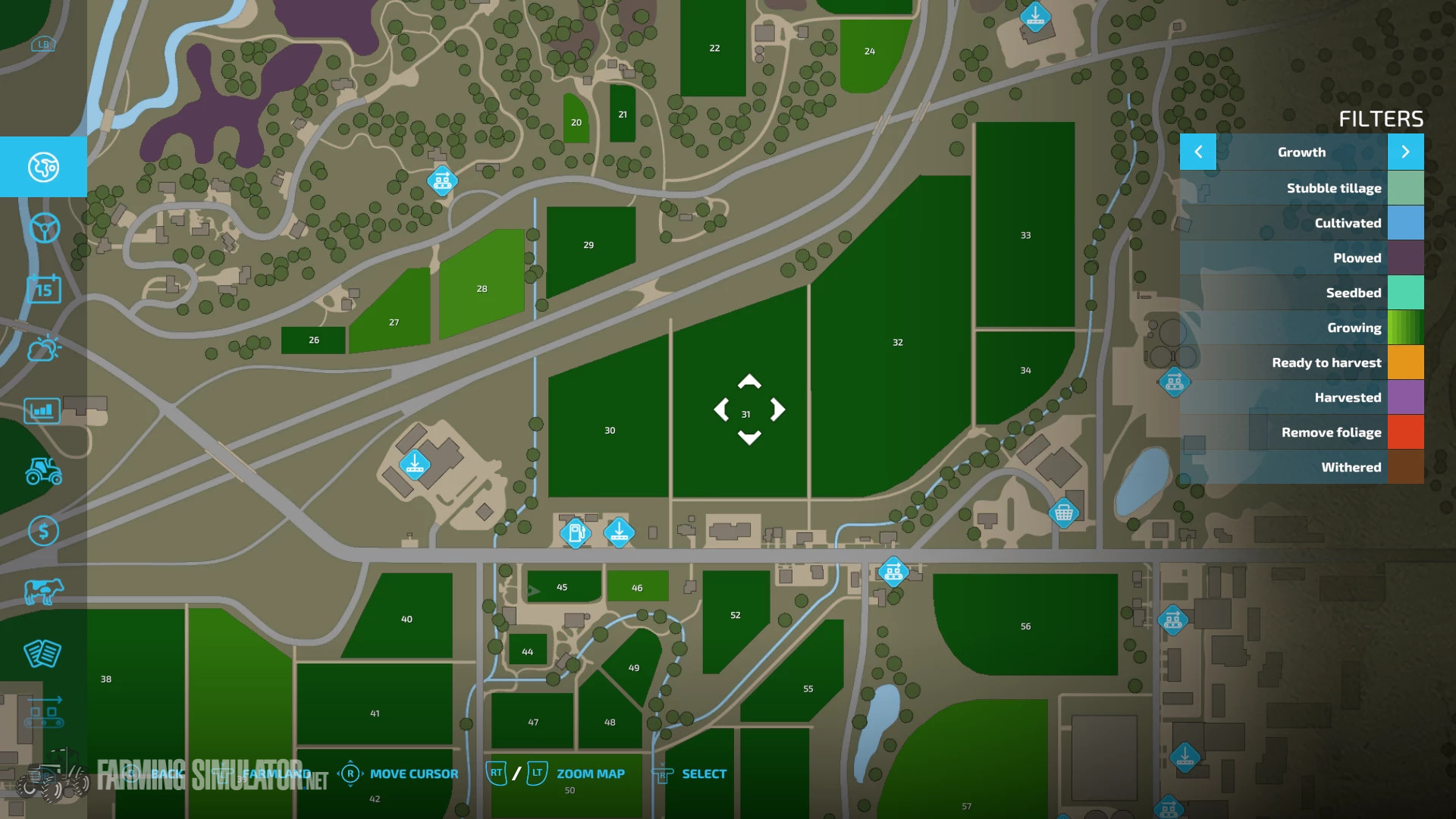Open the contracts papers menu
1456x819 pixels.
[x=43, y=653]
